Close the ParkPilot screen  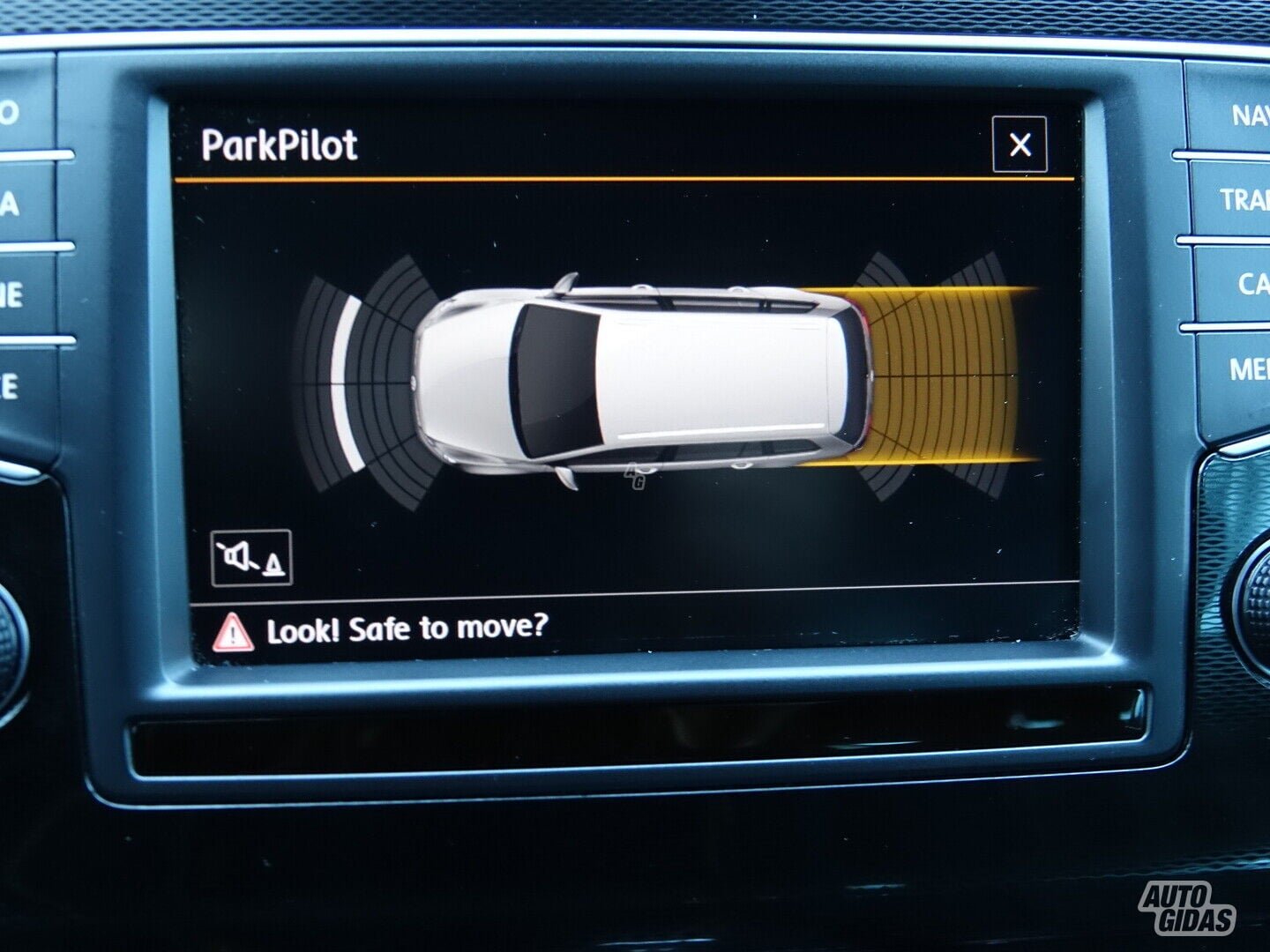point(1020,145)
